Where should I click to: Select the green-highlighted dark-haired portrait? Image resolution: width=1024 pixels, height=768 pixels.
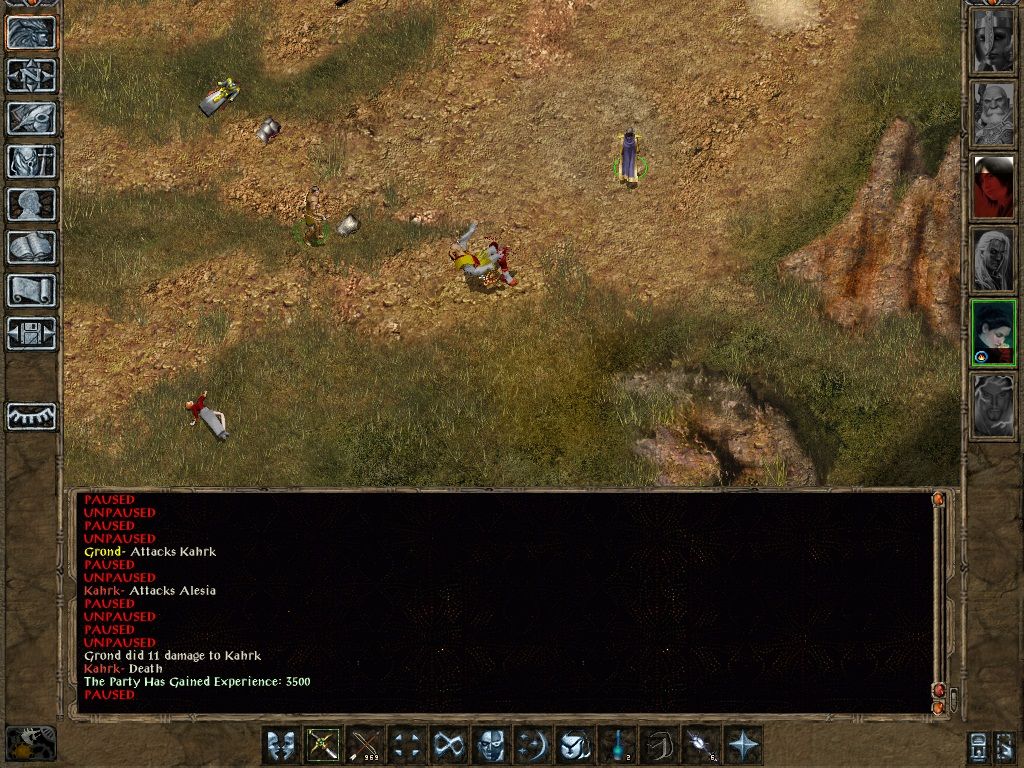[x=994, y=332]
